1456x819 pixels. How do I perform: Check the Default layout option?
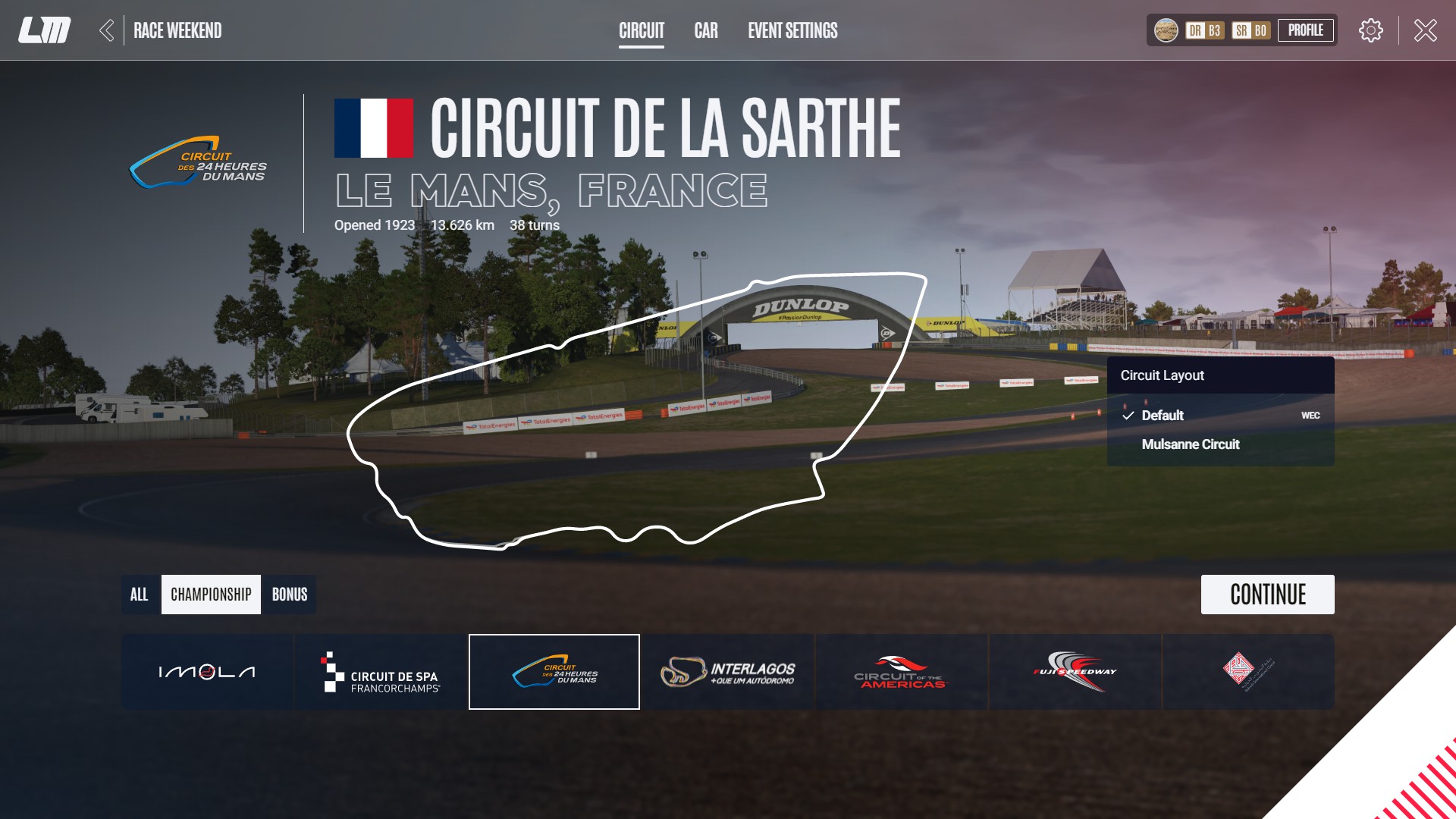tap(1163, 416)
